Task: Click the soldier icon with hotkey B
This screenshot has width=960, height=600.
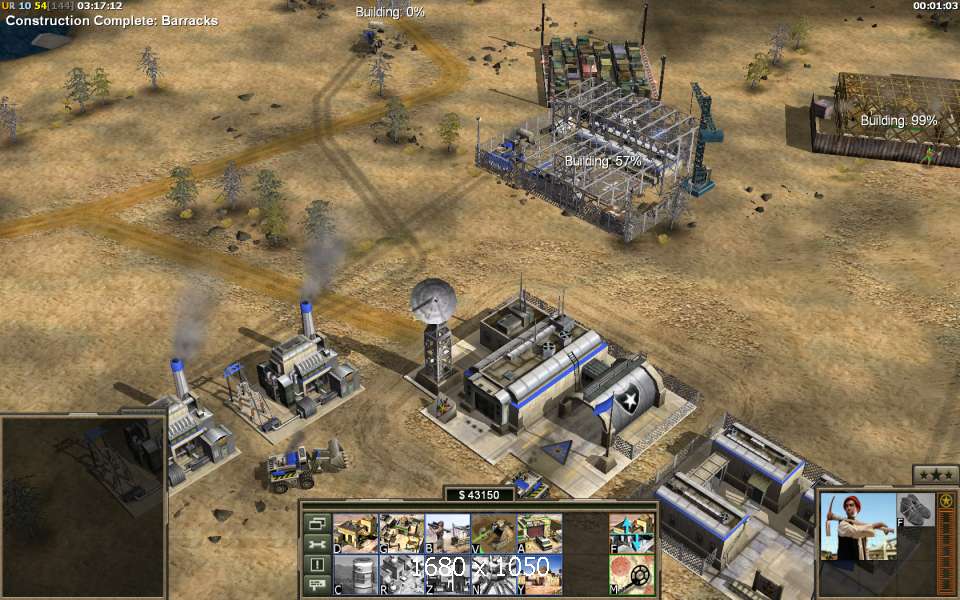Action: point(446,533)
